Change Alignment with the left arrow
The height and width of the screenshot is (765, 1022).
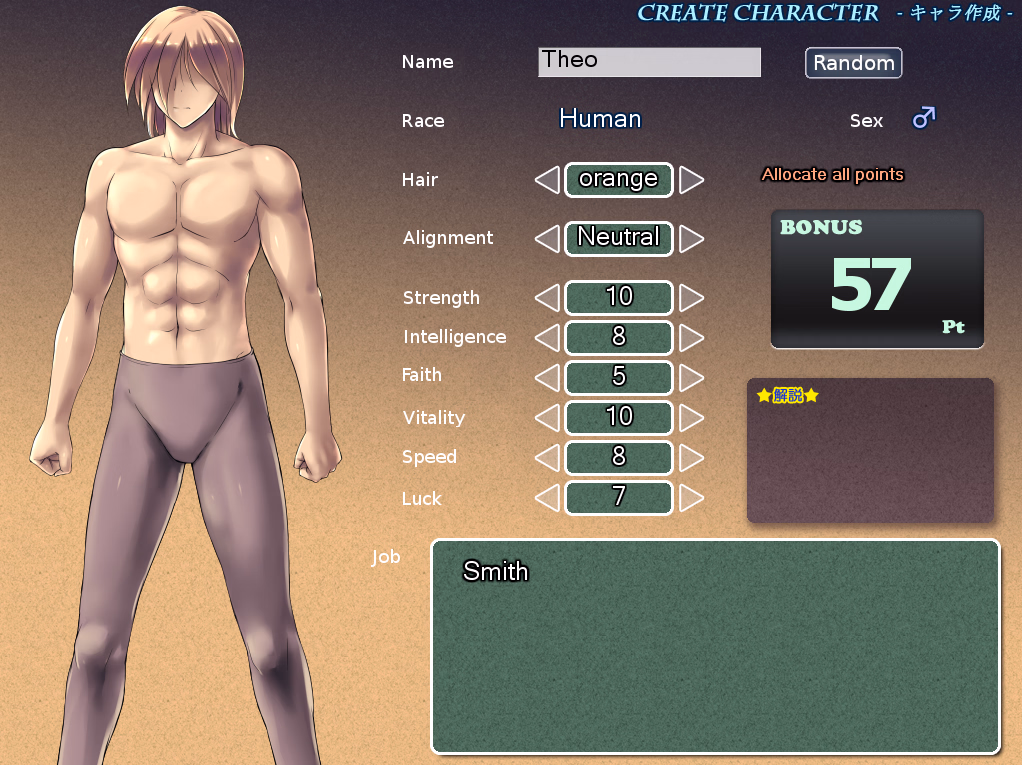[547, 239]
